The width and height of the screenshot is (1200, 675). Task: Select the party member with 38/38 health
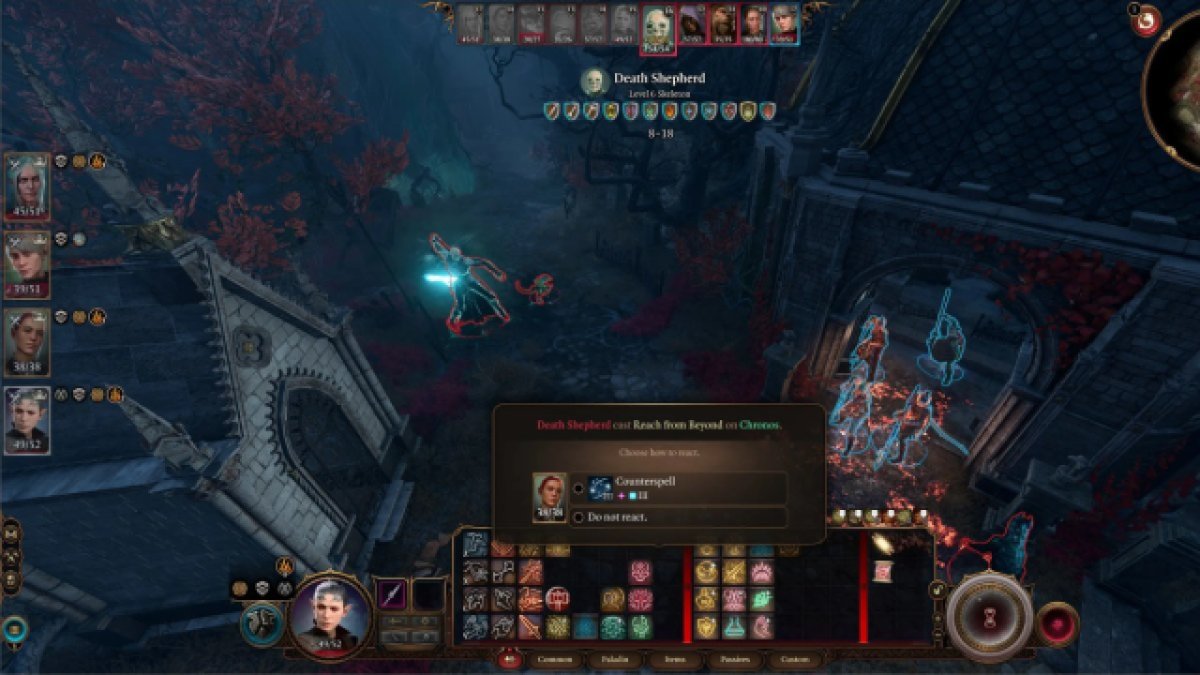pyautogui.click(x=27, y=340)
